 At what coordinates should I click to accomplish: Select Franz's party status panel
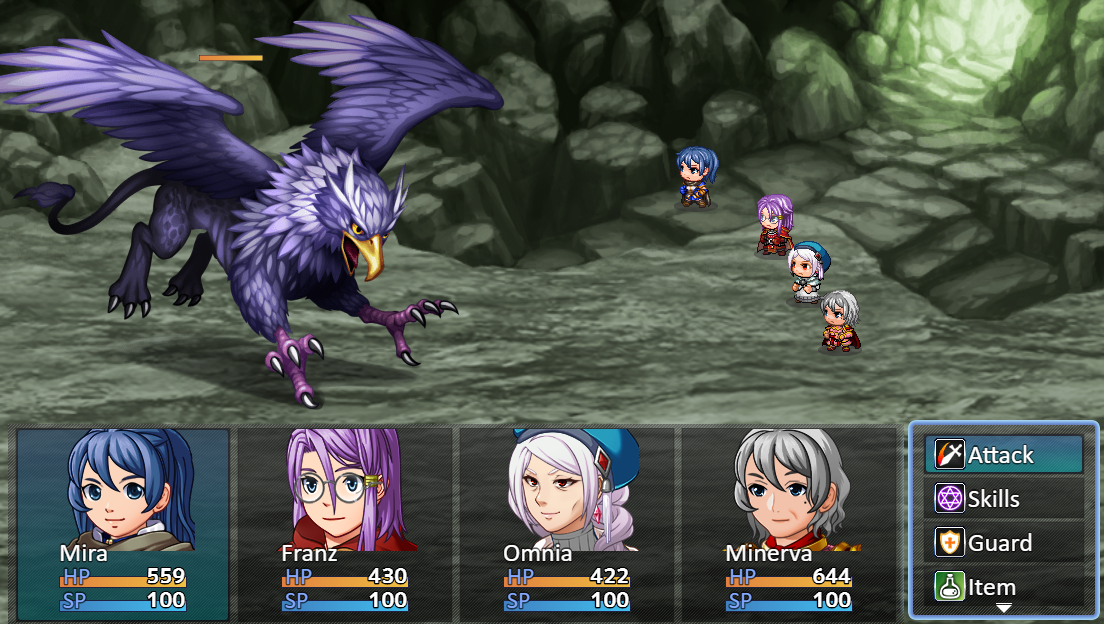346,524
